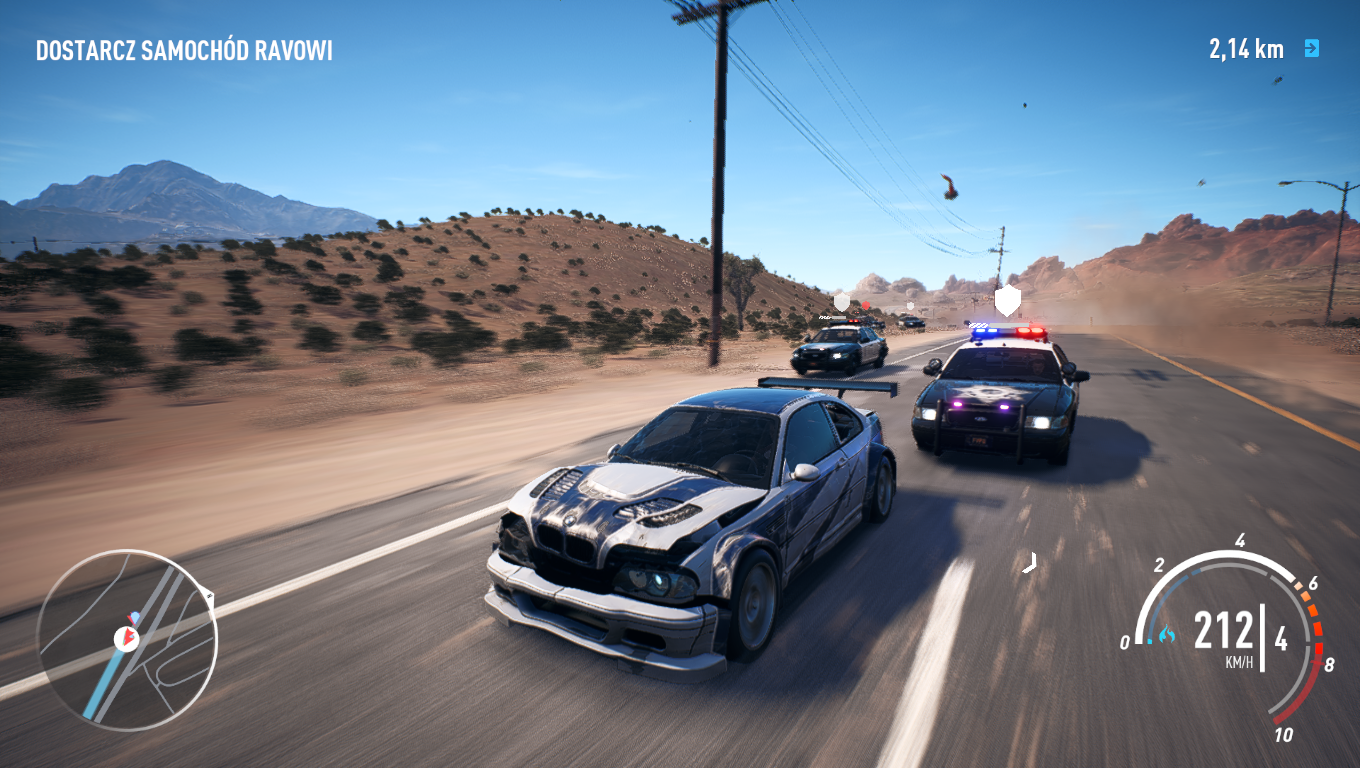1360x768 pixels.
Task: Expand the mission banner DOSTARCZ SAMOCHÓD RAVOWI
Action: (x=183, y=48)
